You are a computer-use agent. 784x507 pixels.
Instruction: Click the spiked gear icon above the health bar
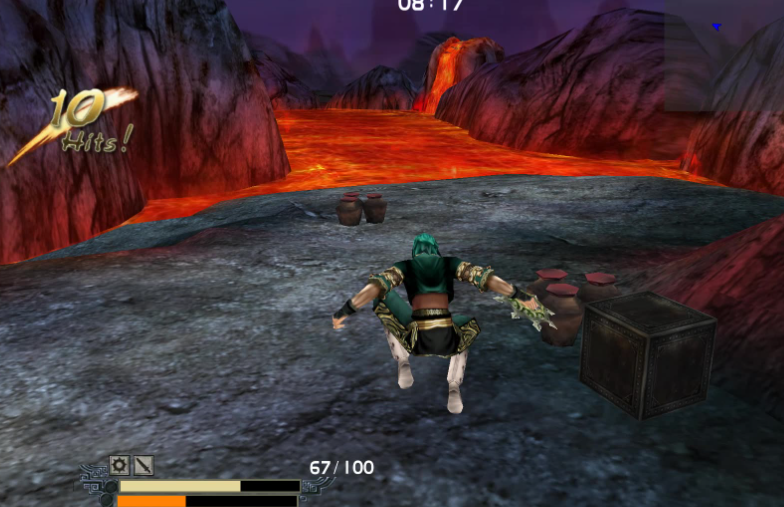point(120,465)
